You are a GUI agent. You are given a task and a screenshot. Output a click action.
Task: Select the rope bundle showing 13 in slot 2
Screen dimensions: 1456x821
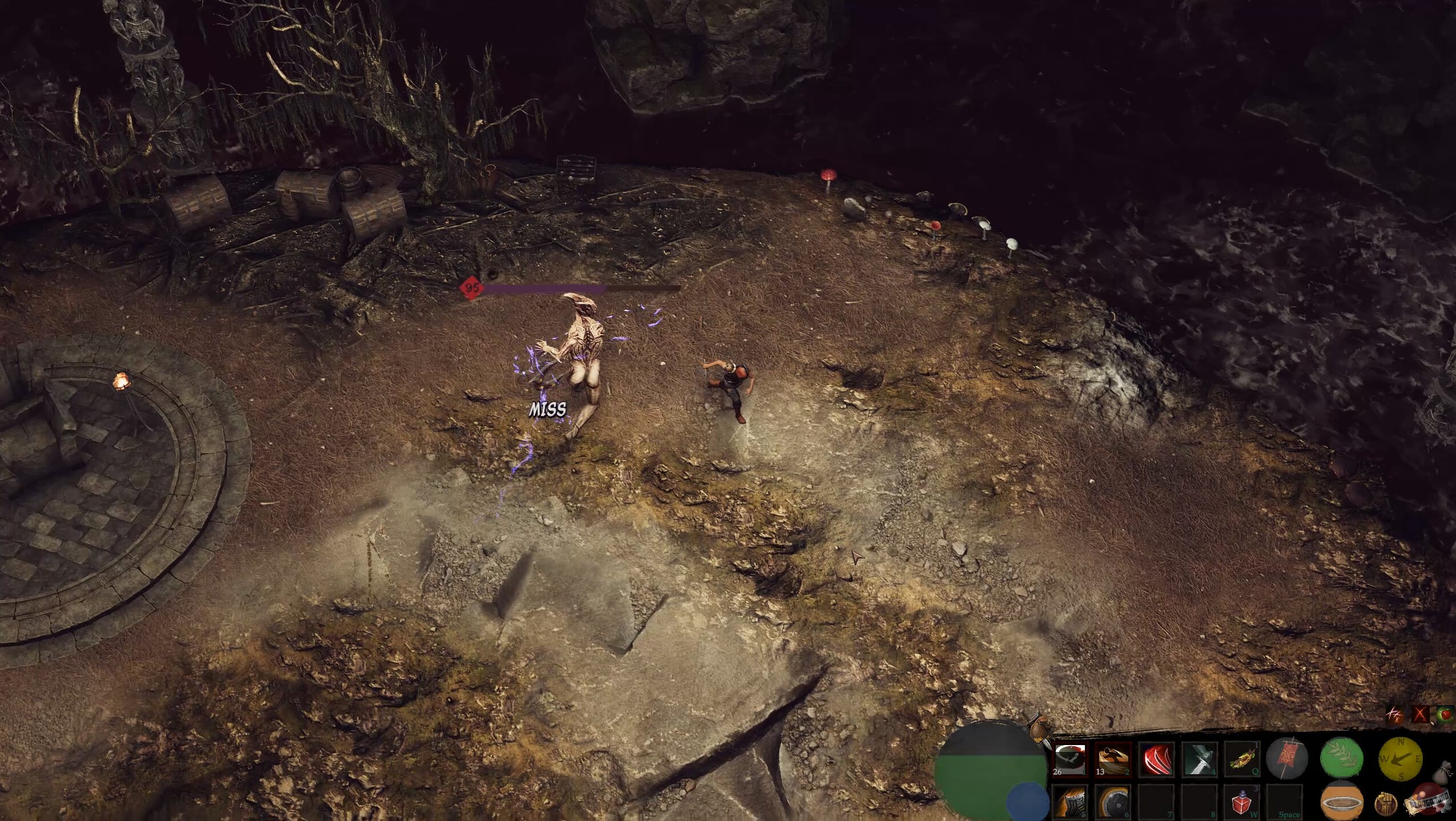(1113, 758)
